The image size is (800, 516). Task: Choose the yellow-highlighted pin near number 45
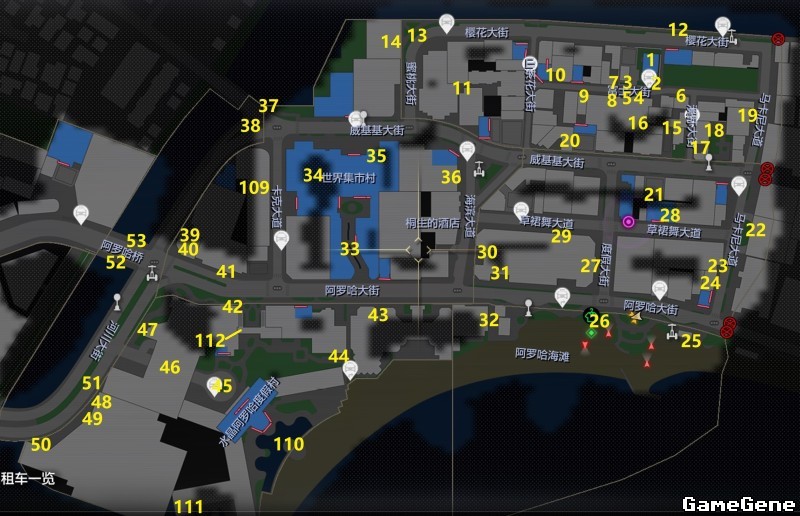coord(214,385)
